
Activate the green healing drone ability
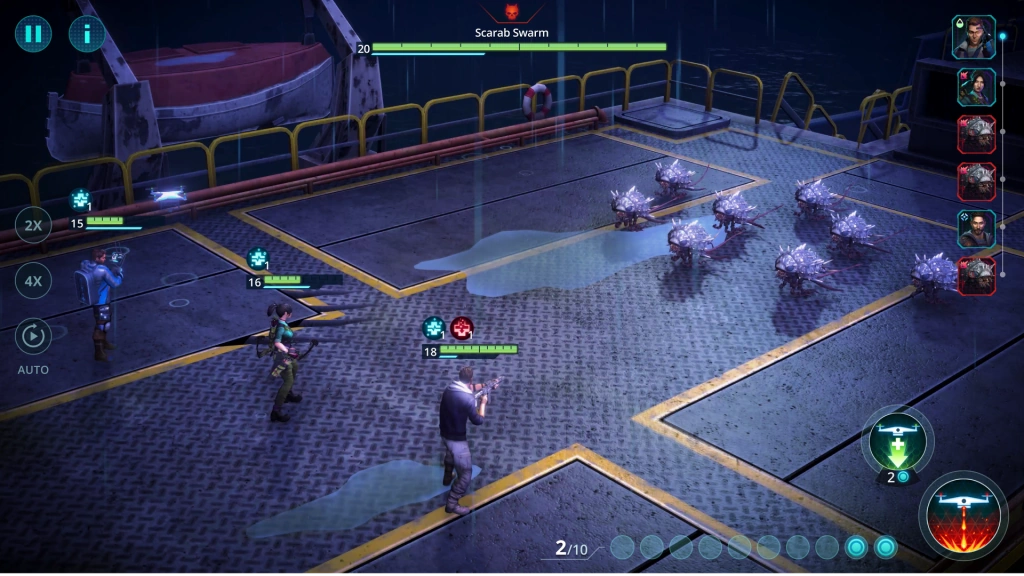(897, 441)
